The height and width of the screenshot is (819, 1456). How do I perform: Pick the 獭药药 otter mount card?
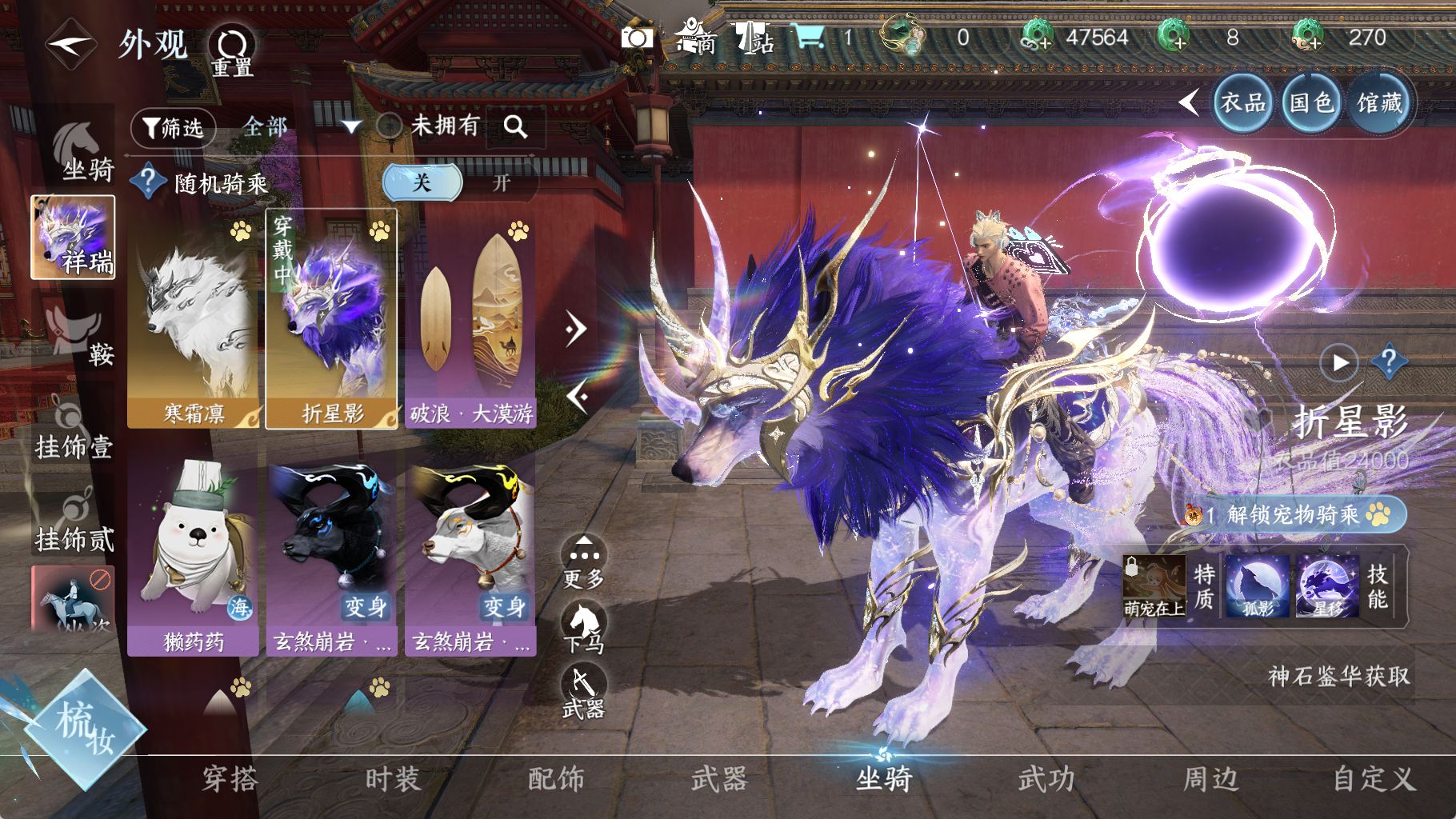coord(194,556)
